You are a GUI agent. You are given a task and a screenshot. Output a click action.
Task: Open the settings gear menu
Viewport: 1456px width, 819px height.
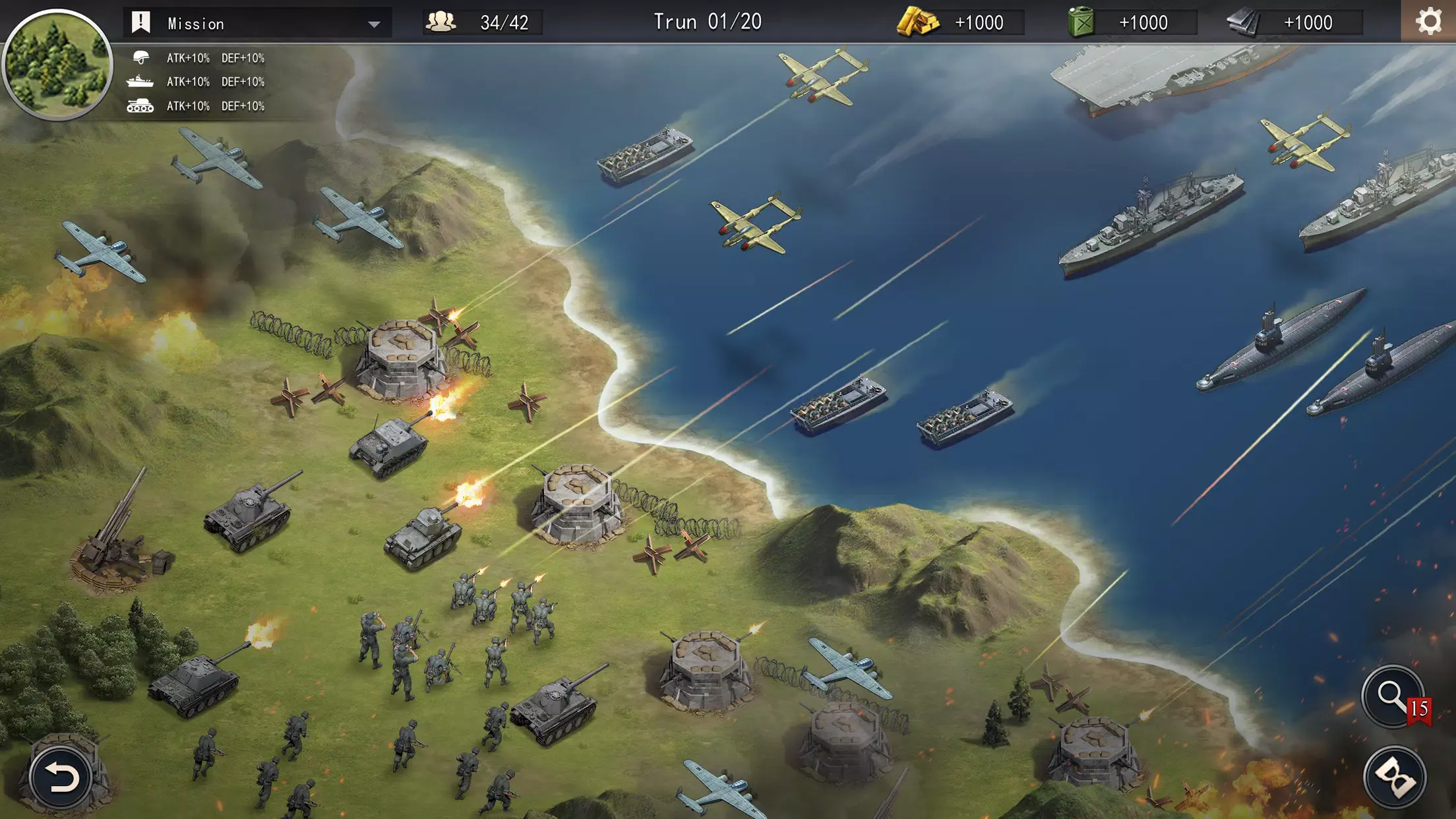click(1428, 22)
